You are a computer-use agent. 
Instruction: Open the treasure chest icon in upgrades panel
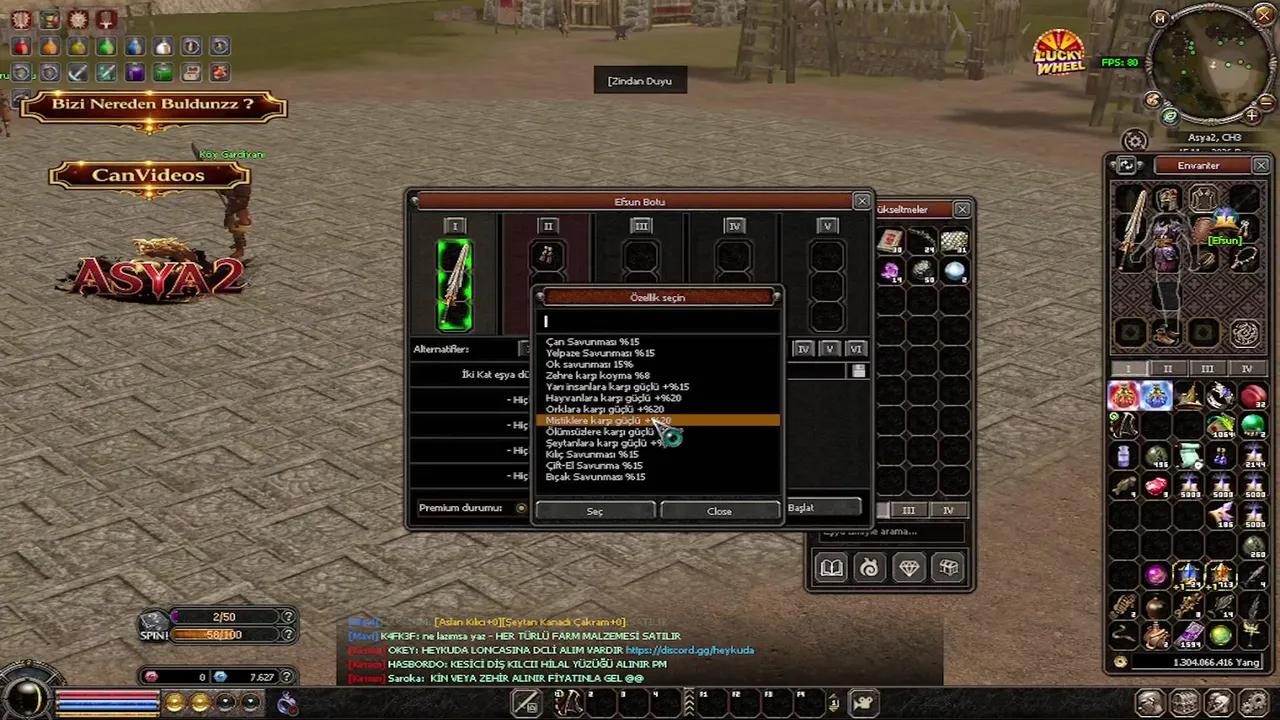point(947,568)
